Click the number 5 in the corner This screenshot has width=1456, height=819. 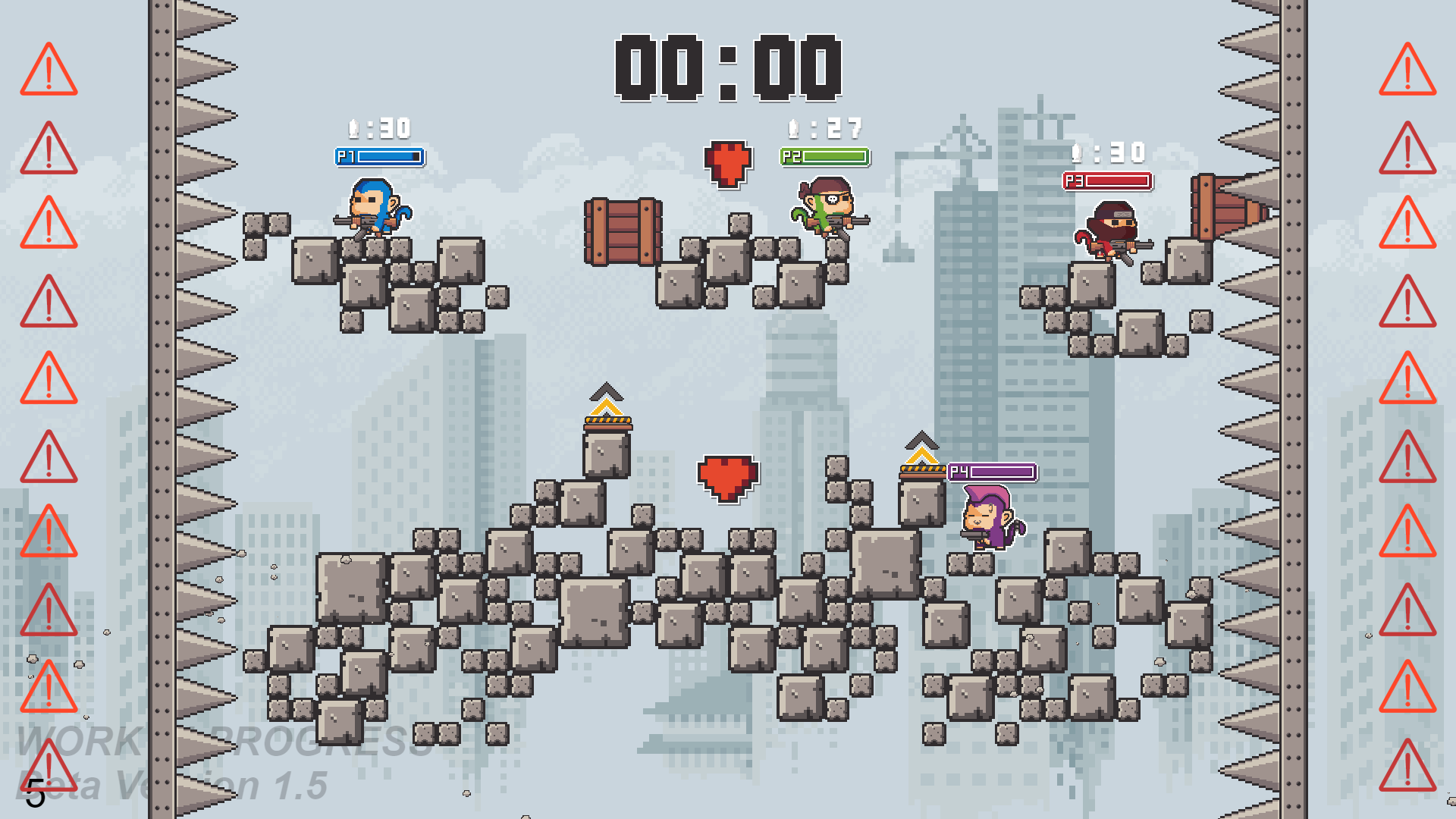pyautogui.click(x=36, y=792)
